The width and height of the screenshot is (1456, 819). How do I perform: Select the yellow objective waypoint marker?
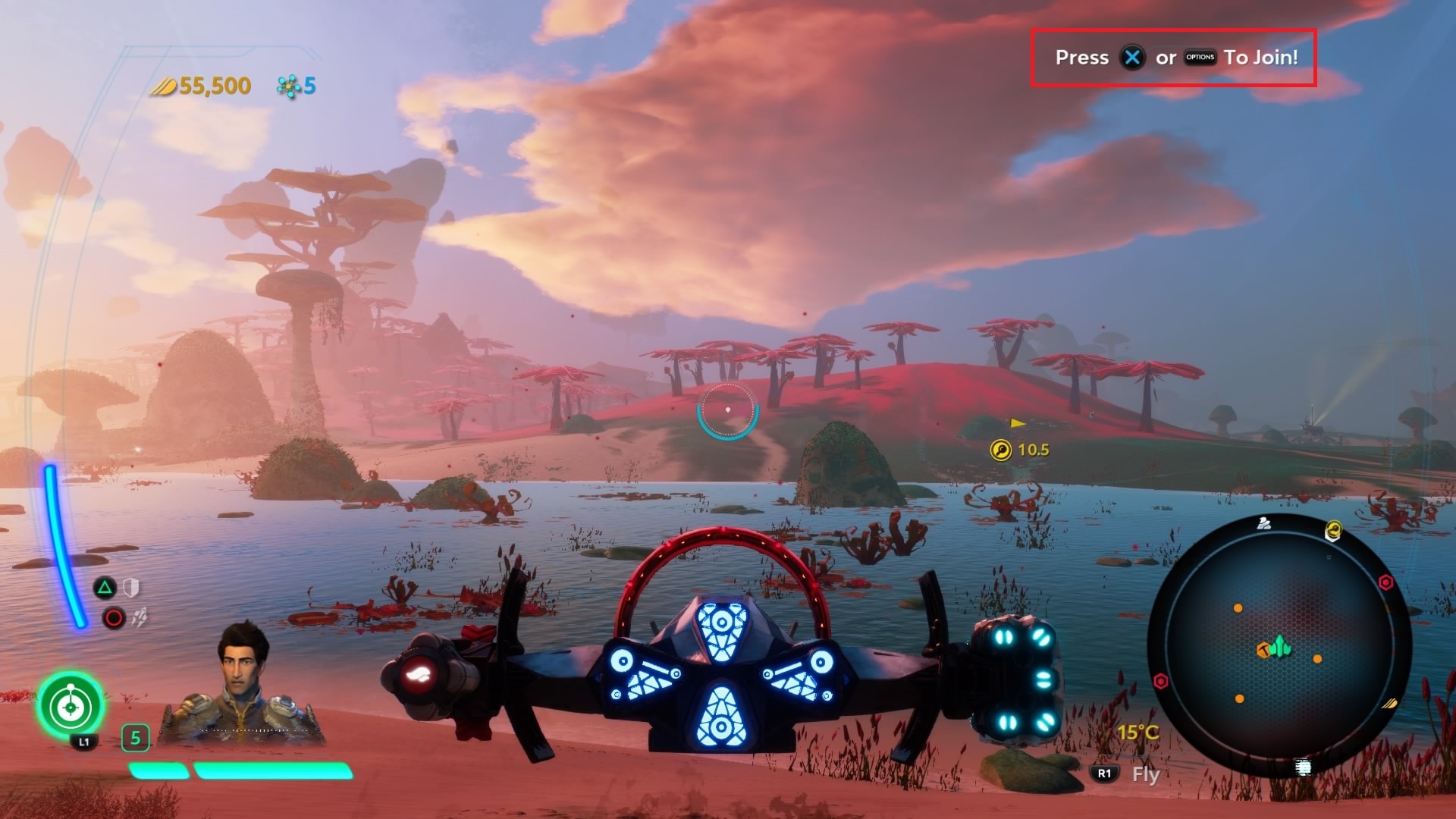(x=1001, y=450)
